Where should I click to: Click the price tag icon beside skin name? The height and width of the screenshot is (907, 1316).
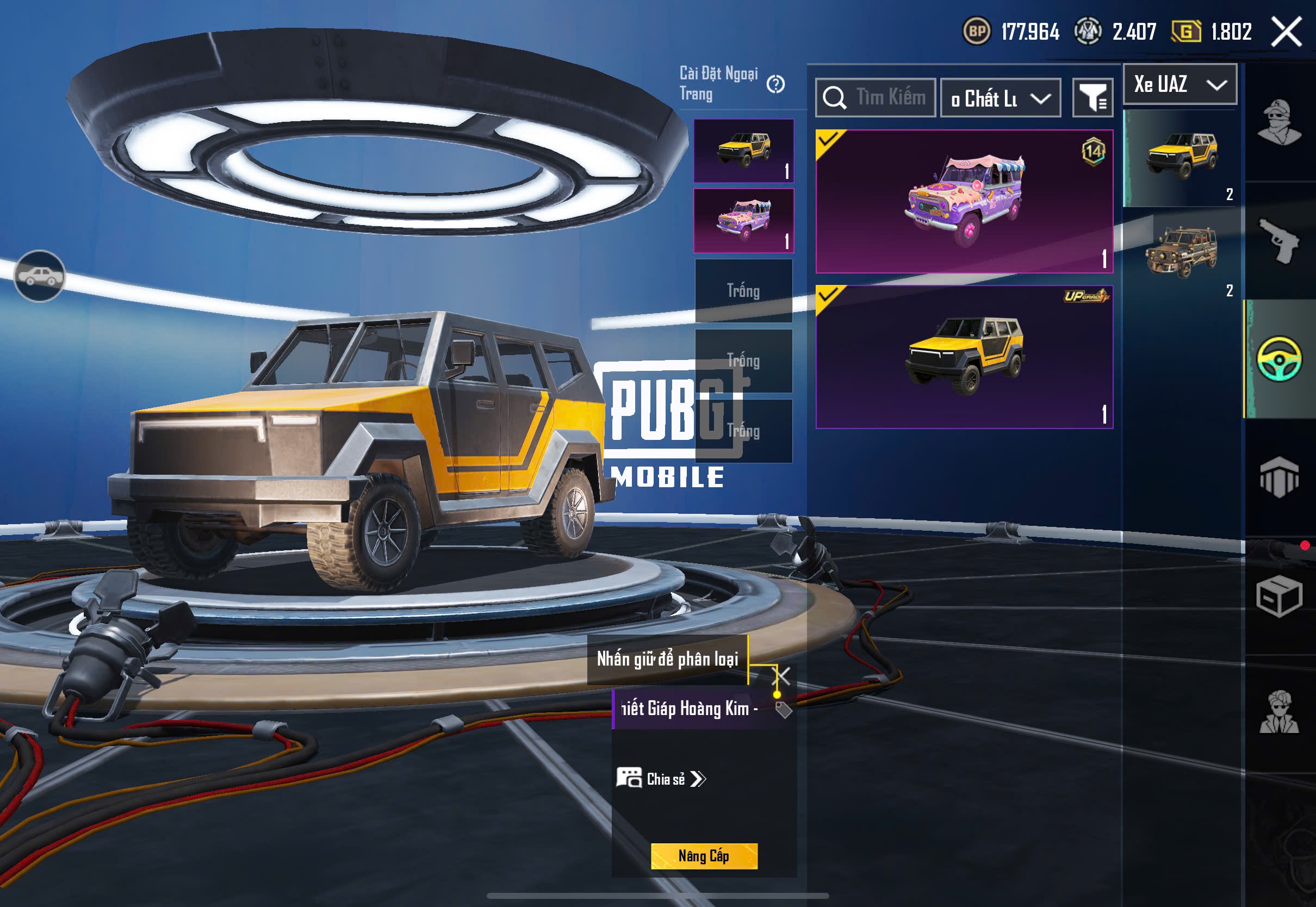point(784,710)
